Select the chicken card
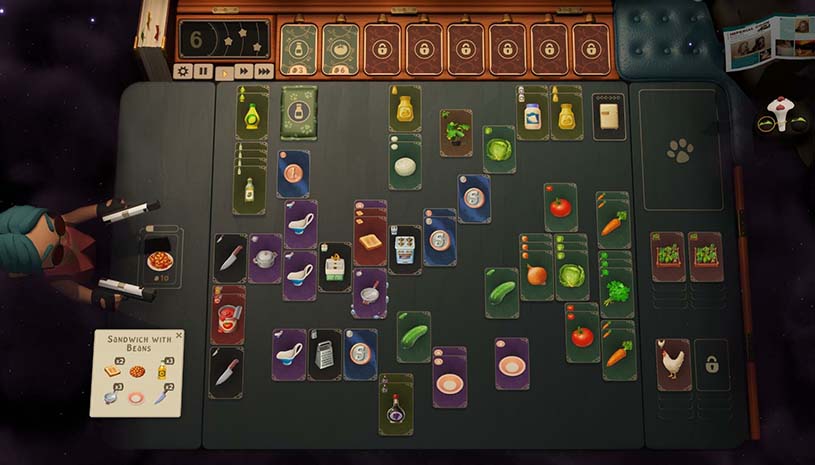The height and width of the screenshot is (465, 815). [x=673, y=364]
